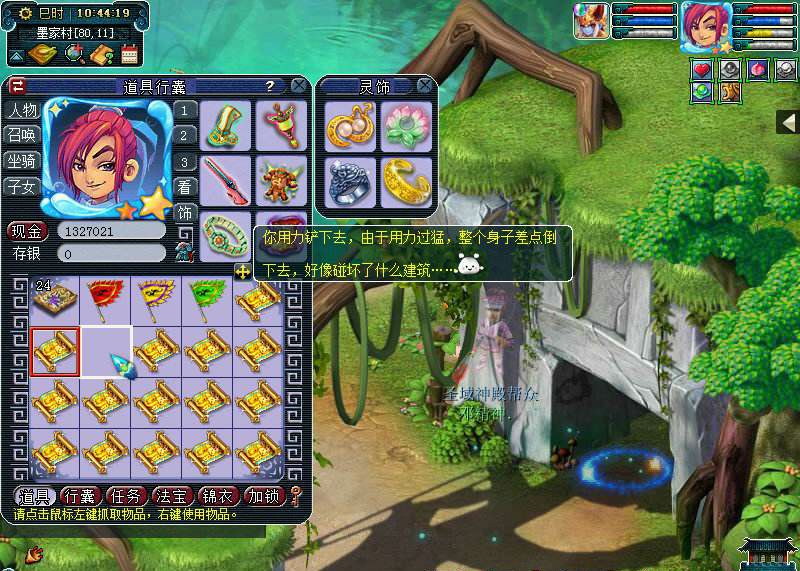Viewport: 800px width, 571px height.
Task: Choose the 行囊 bag tab
Action: click(x=82, y=495)
